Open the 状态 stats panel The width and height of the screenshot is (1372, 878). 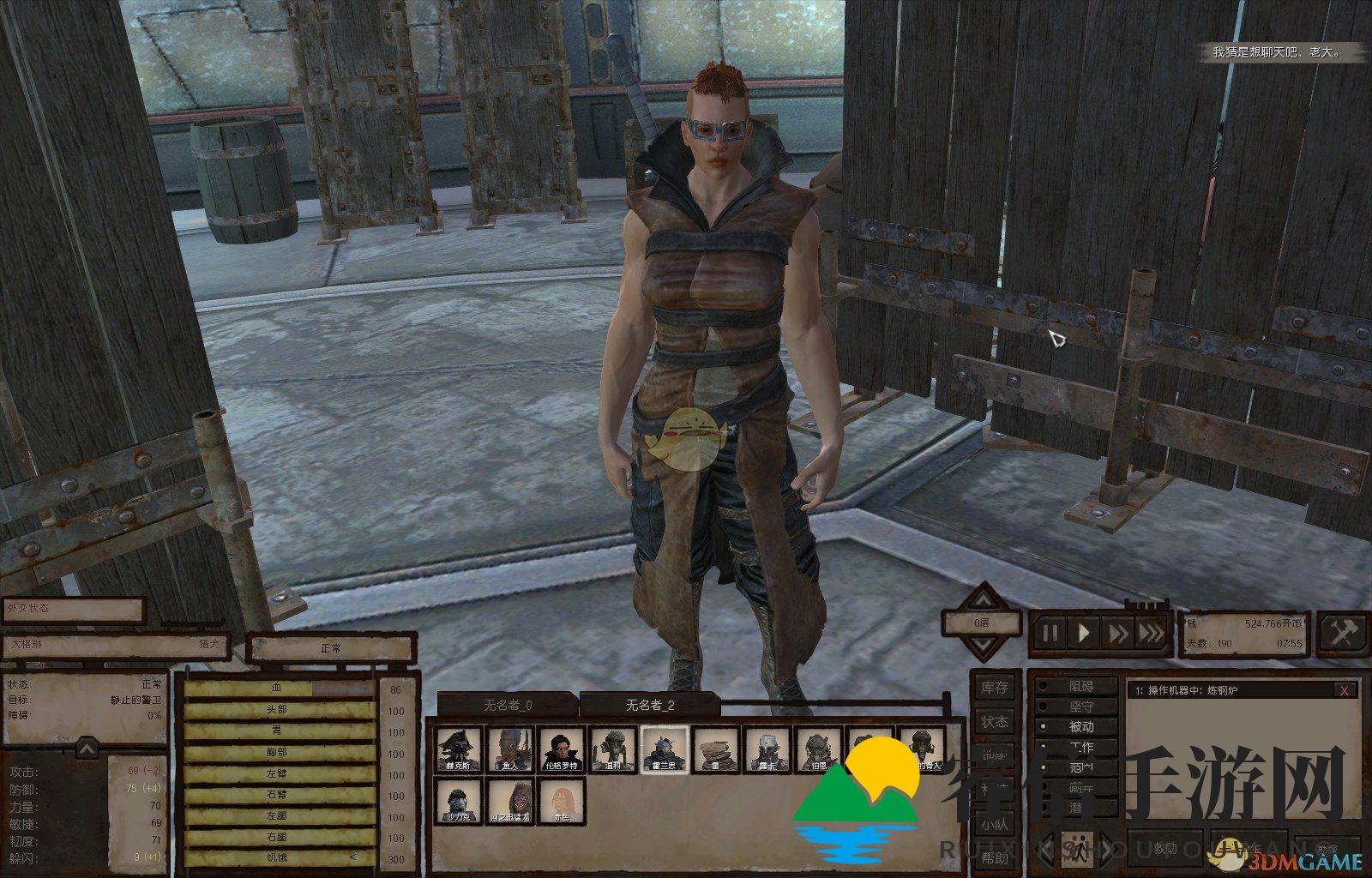click(x=994, y=722)
